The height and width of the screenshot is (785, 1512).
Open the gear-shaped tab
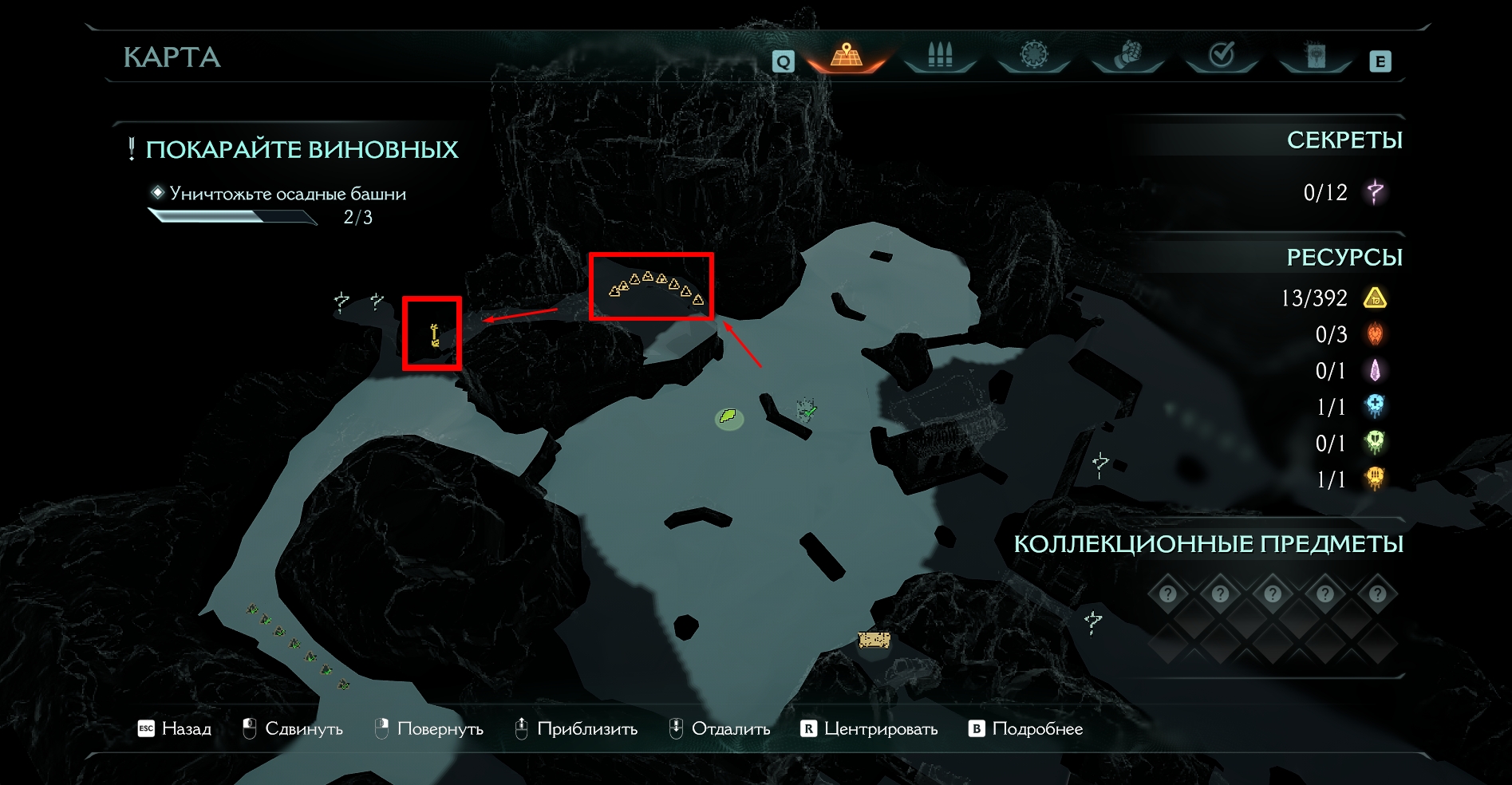(1033, 55)
